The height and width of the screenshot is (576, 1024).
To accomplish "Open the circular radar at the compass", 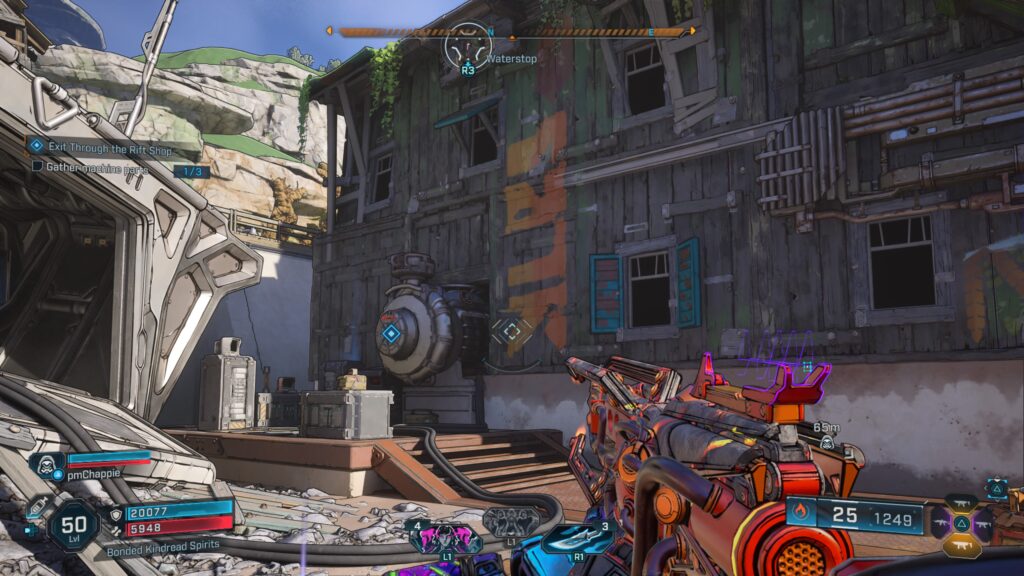I will [x=468, y=47].
